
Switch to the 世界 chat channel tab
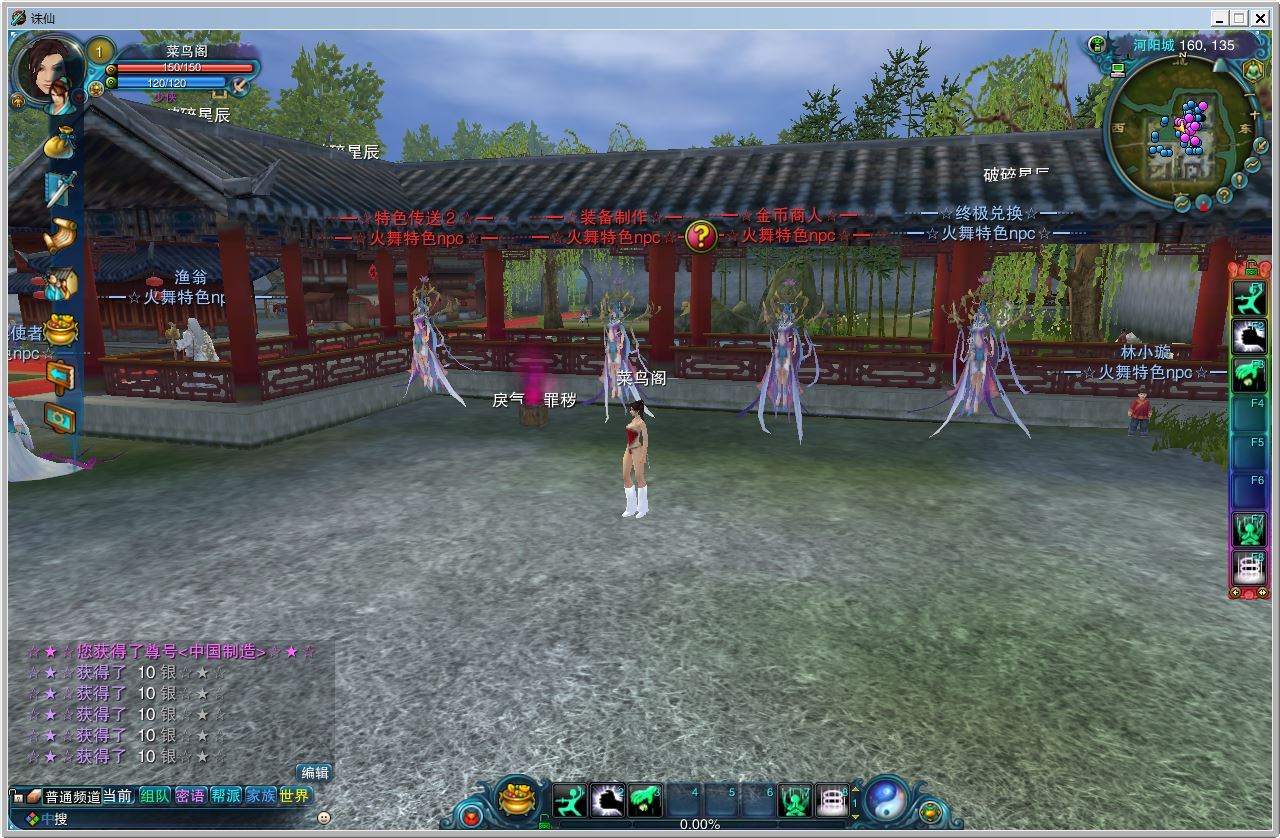(294, 796)
